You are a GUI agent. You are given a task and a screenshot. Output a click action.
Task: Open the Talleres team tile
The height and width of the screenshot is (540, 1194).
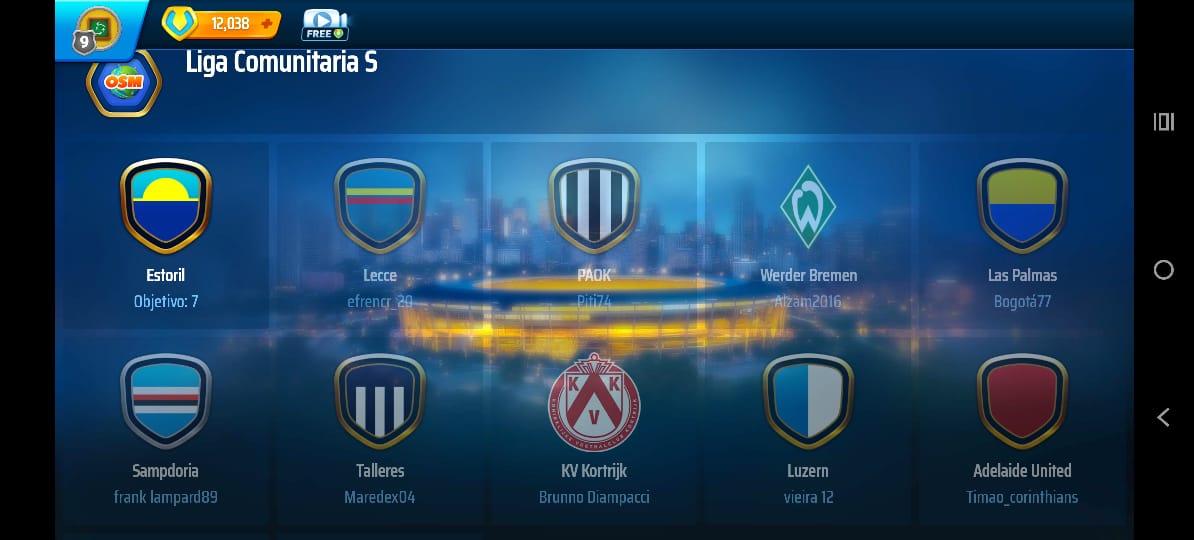[x=380, y=428]
